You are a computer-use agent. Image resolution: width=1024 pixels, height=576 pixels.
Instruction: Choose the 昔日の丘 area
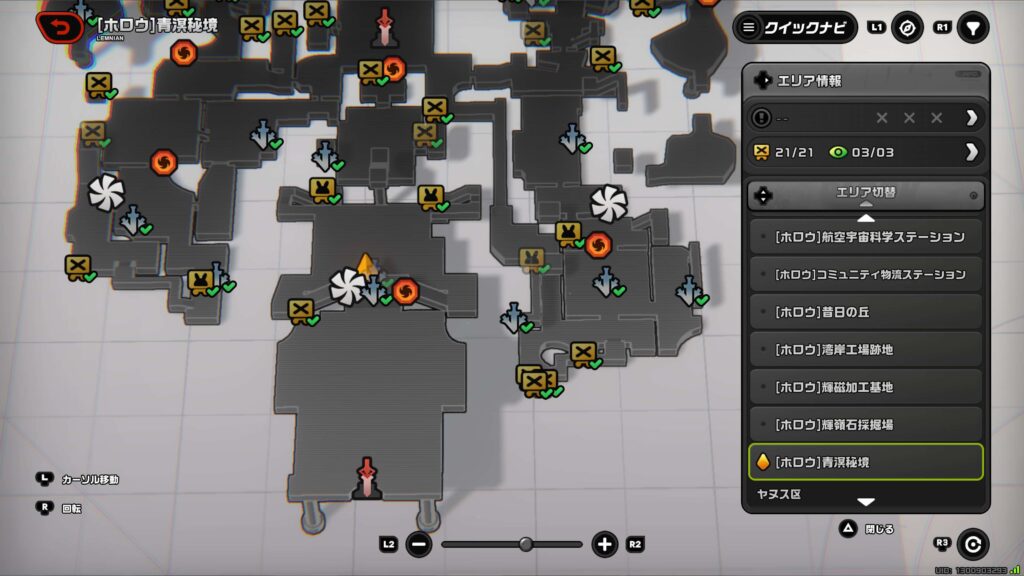(x=866, y=312)
